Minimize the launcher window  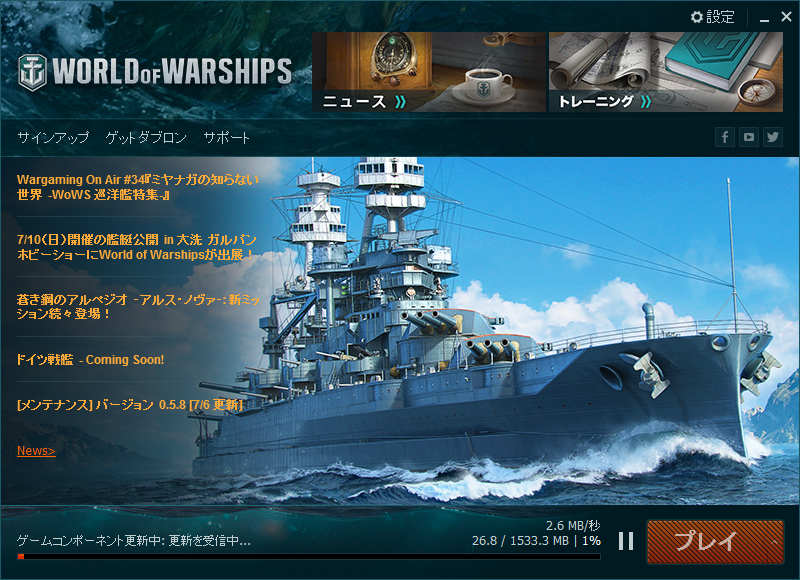point(760,17)
